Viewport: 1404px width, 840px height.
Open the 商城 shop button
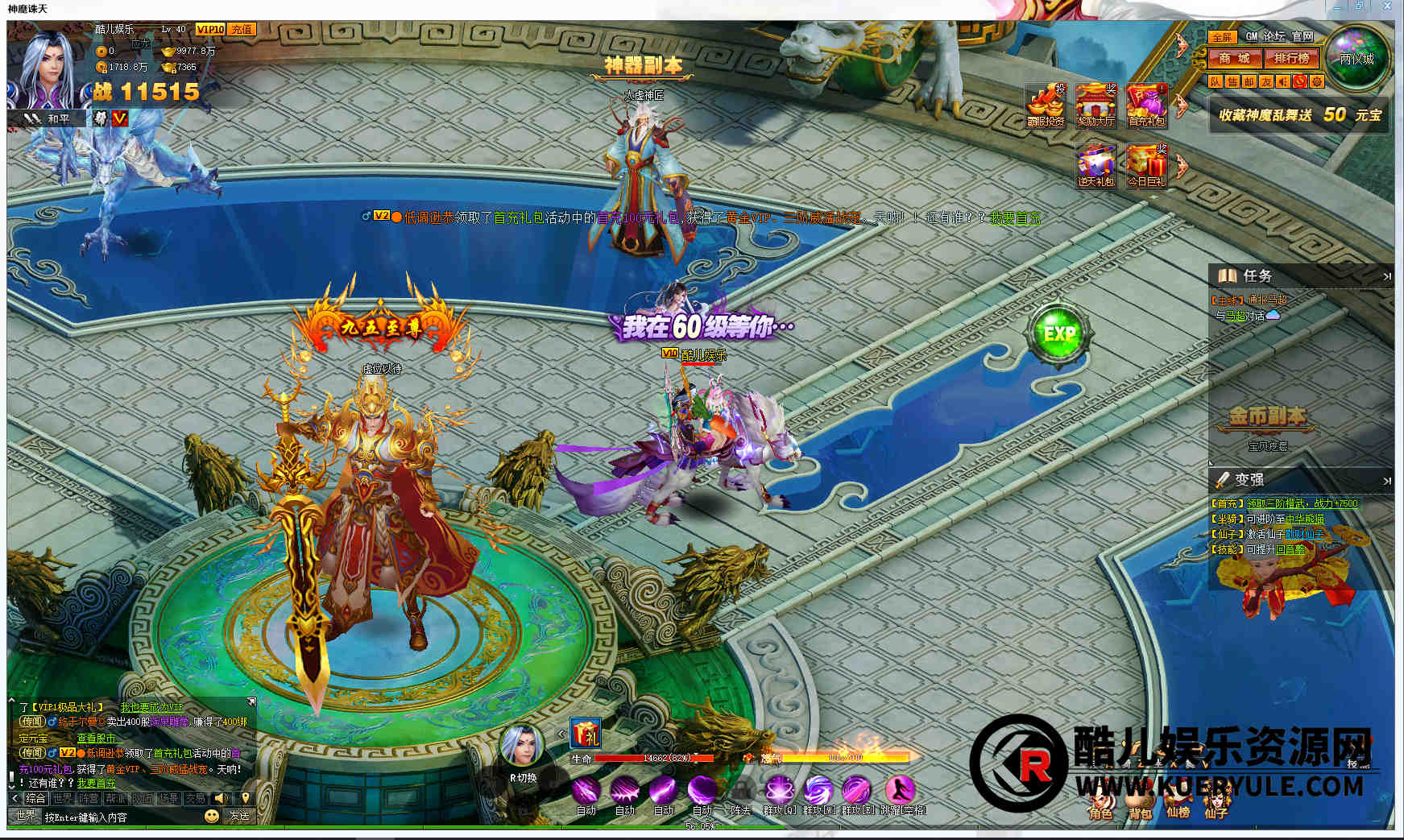1234,58
